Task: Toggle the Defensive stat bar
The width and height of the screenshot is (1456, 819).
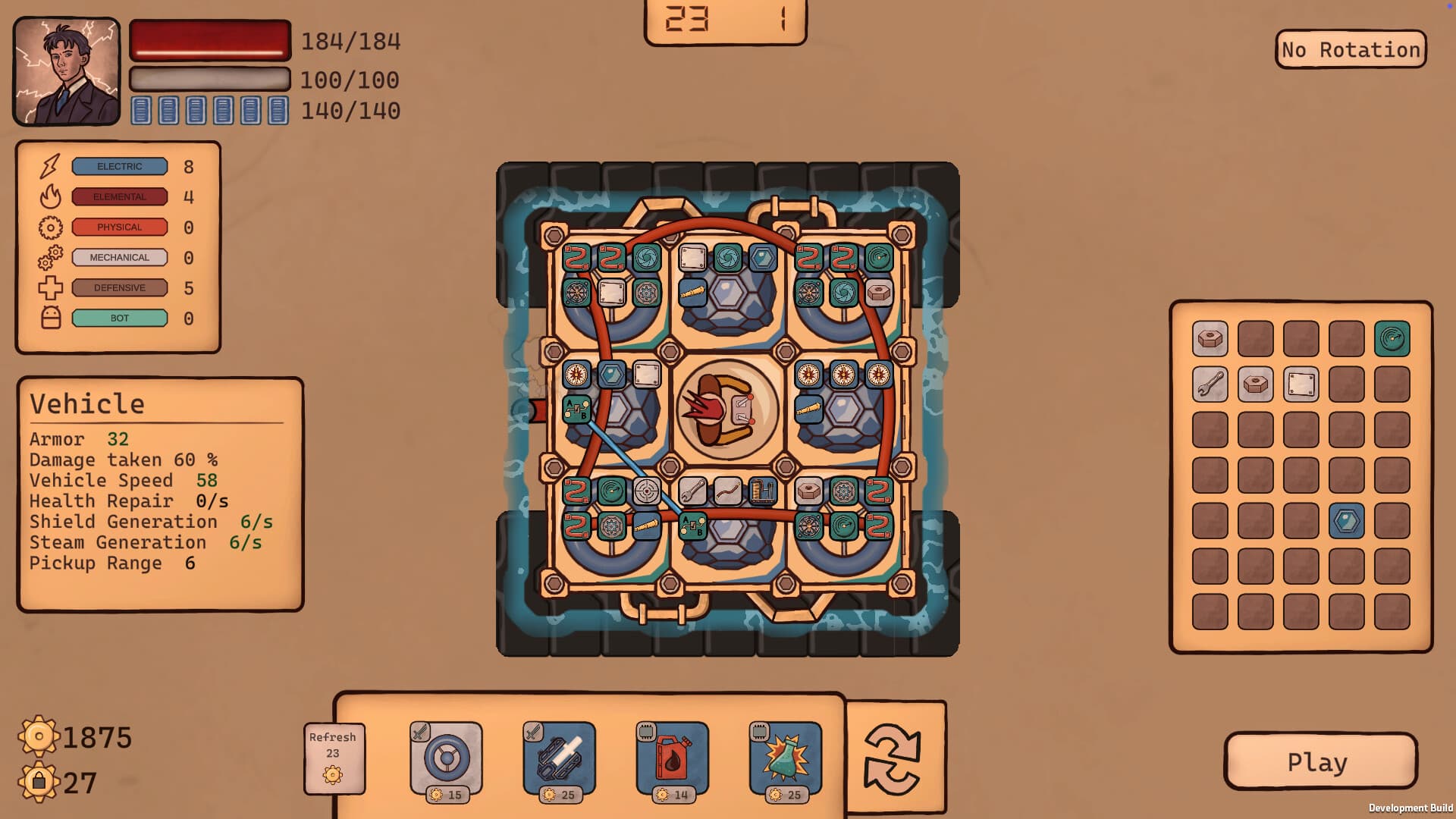Action: pos(119,288)
